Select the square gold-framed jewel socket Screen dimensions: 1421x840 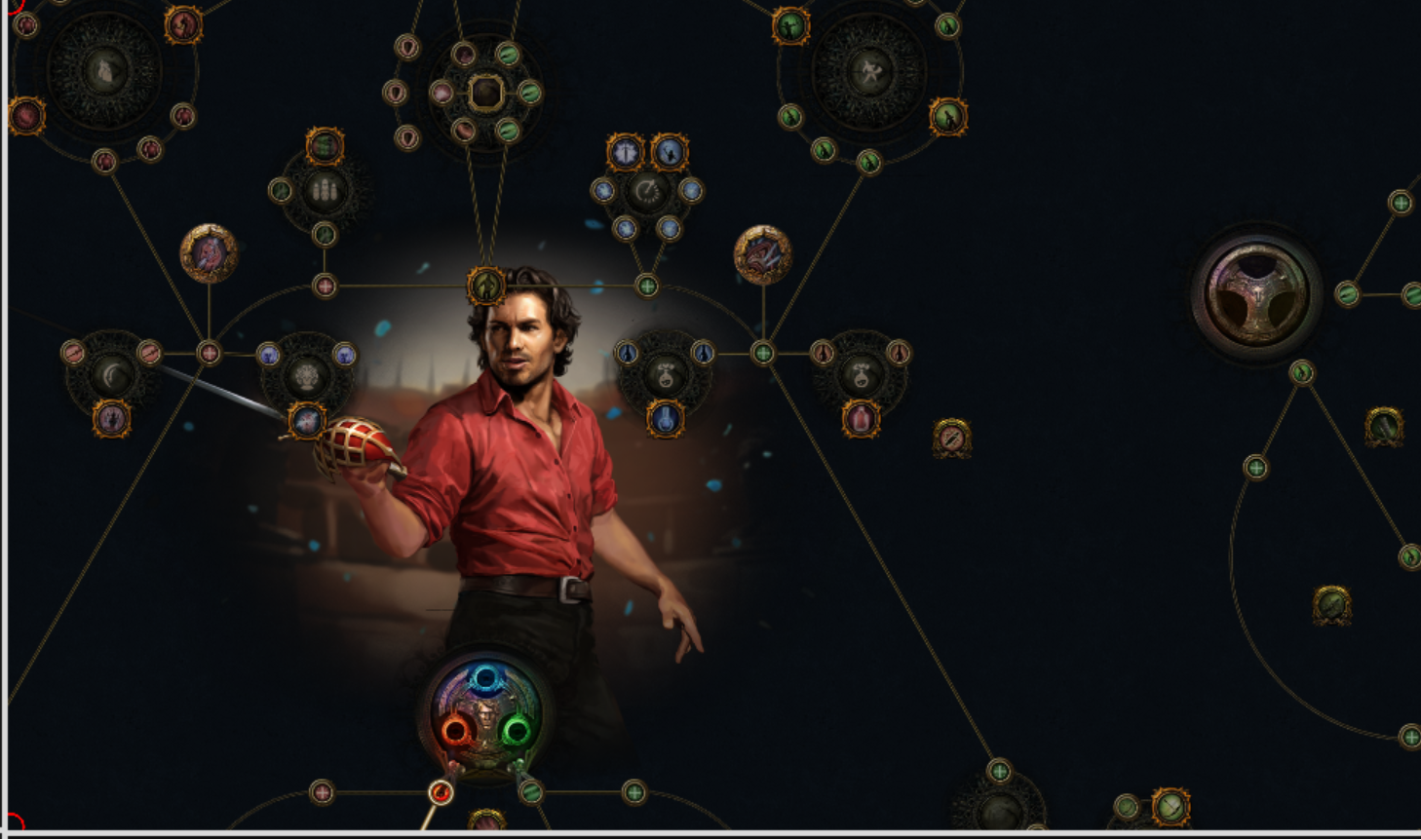(485, 94)
